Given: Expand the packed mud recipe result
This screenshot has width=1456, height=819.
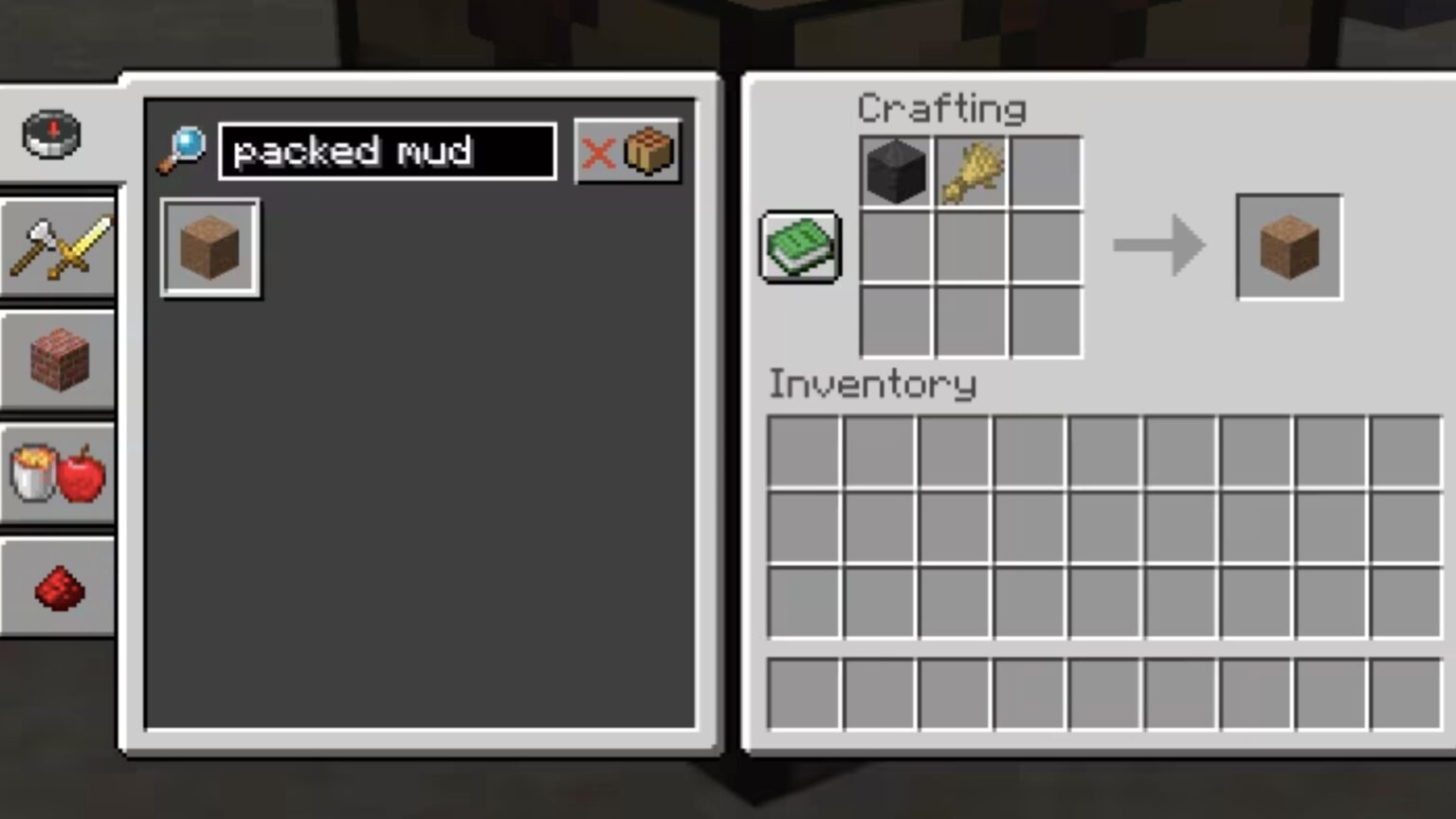Looking at the screenshot, I should [209, 247].
